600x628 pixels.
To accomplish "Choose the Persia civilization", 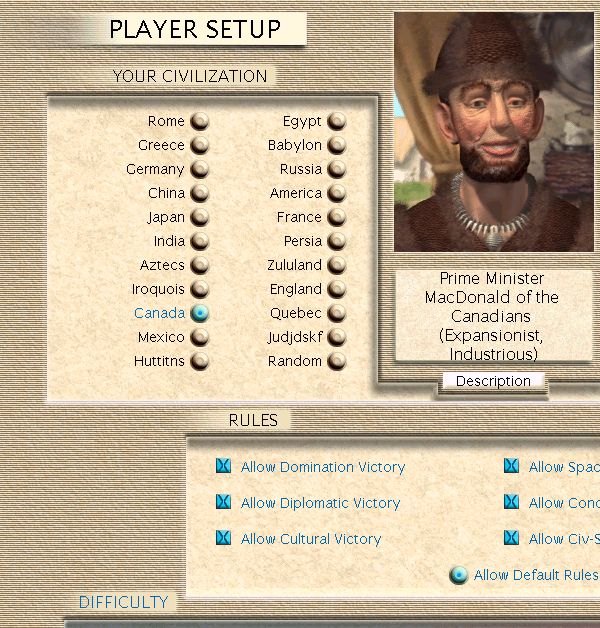I will point(337,242).
